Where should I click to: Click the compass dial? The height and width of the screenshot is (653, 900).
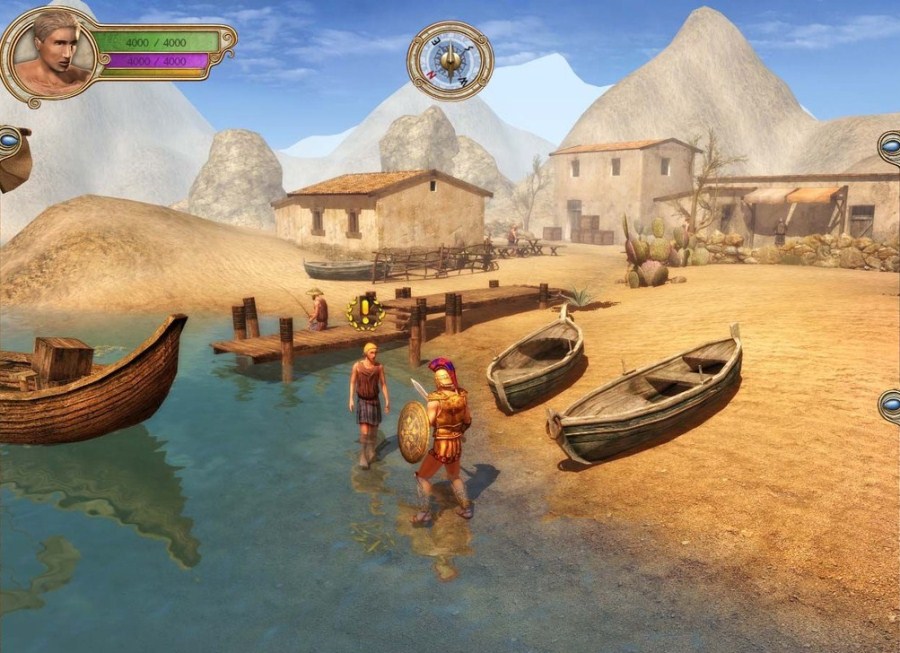point(450,60)
